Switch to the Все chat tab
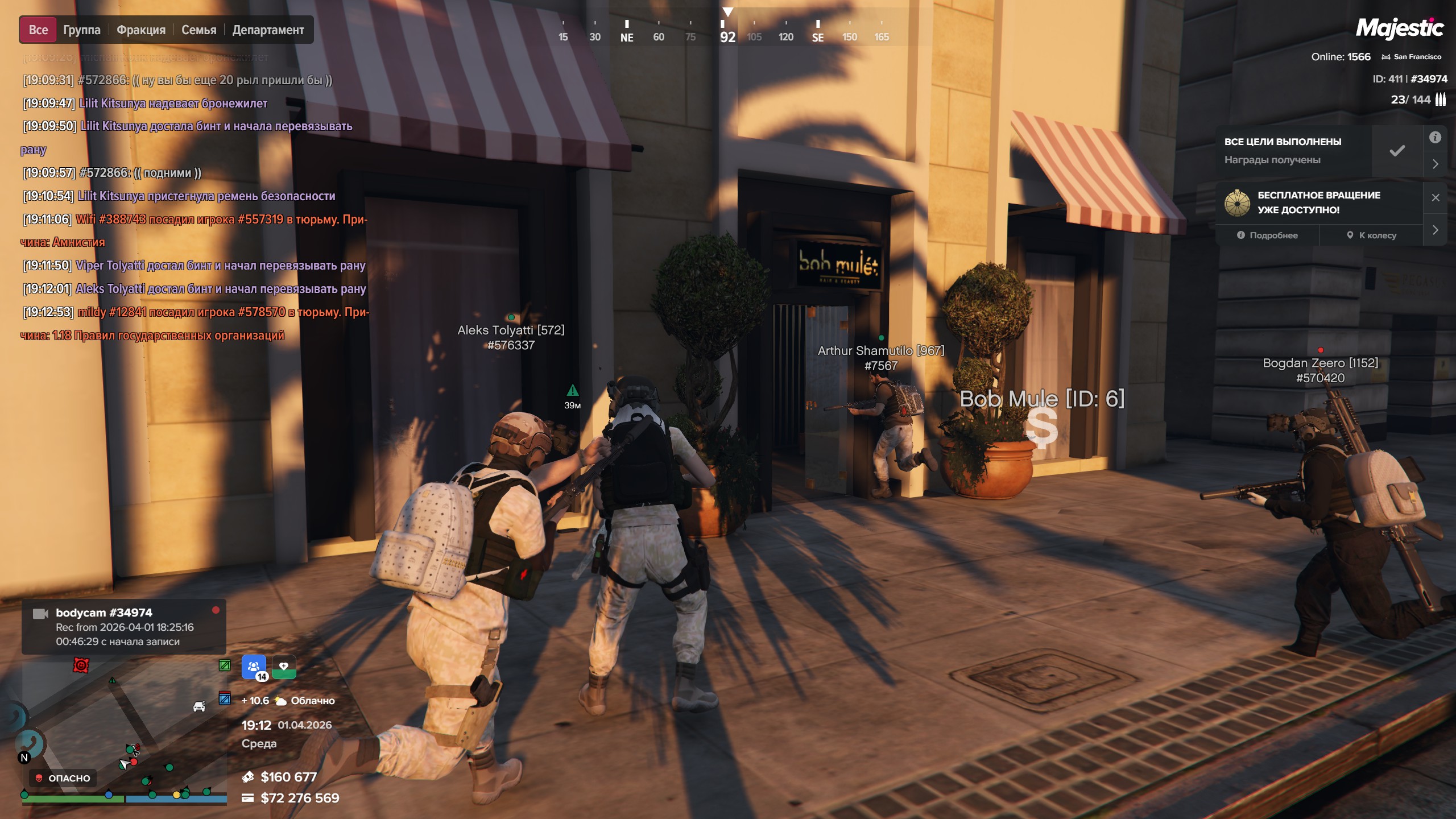The image size is (1456, 819). click(x=38, y=30)
